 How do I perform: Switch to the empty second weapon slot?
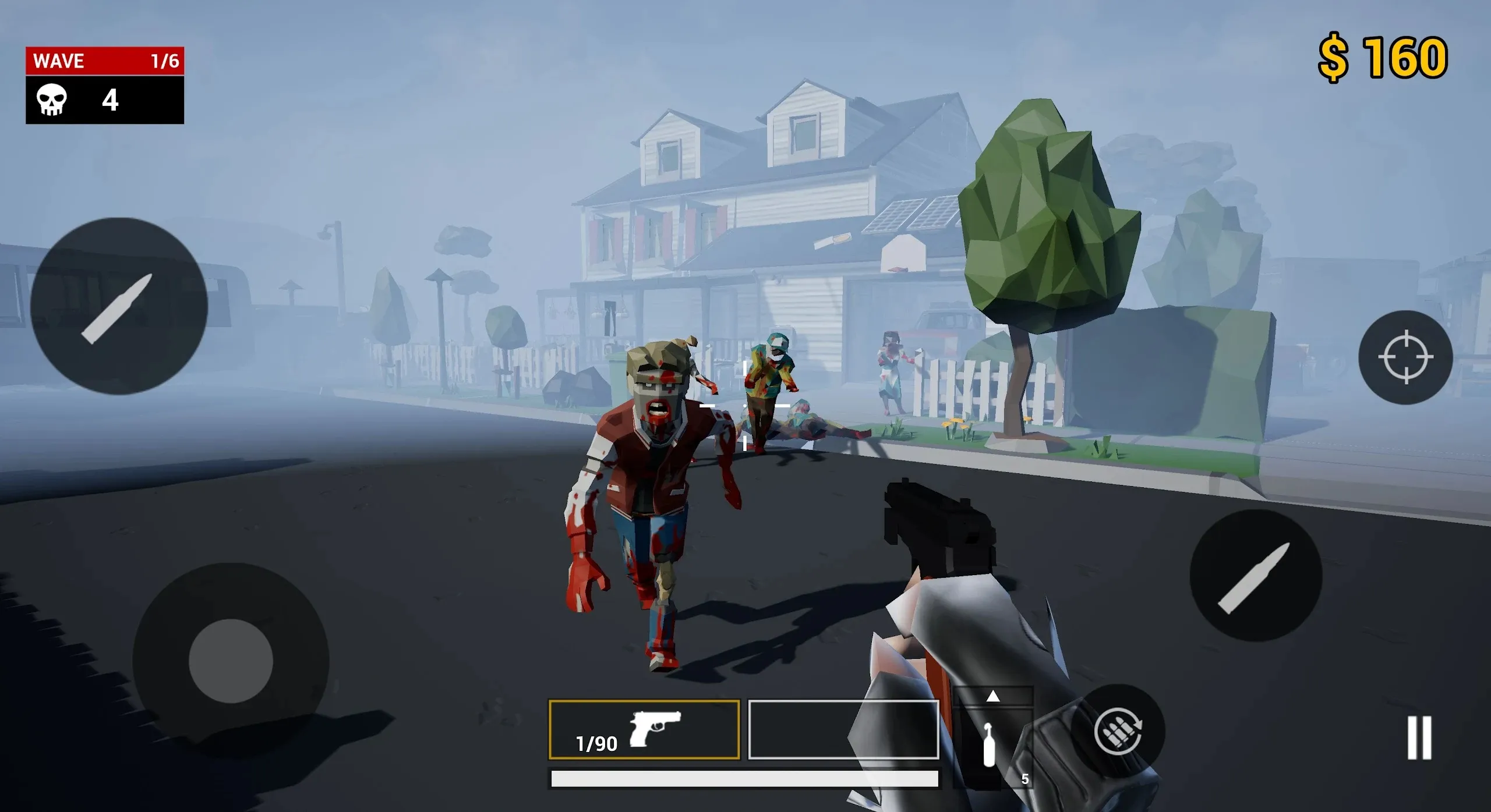point(843,730)
